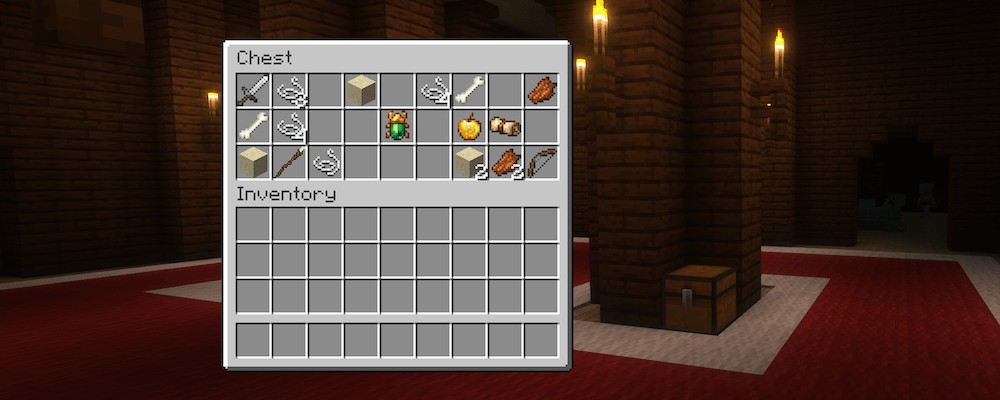The image size is (1000, 400).
Task: Select the single rotten flesh without a count
Action: click(x=541, y=90)
